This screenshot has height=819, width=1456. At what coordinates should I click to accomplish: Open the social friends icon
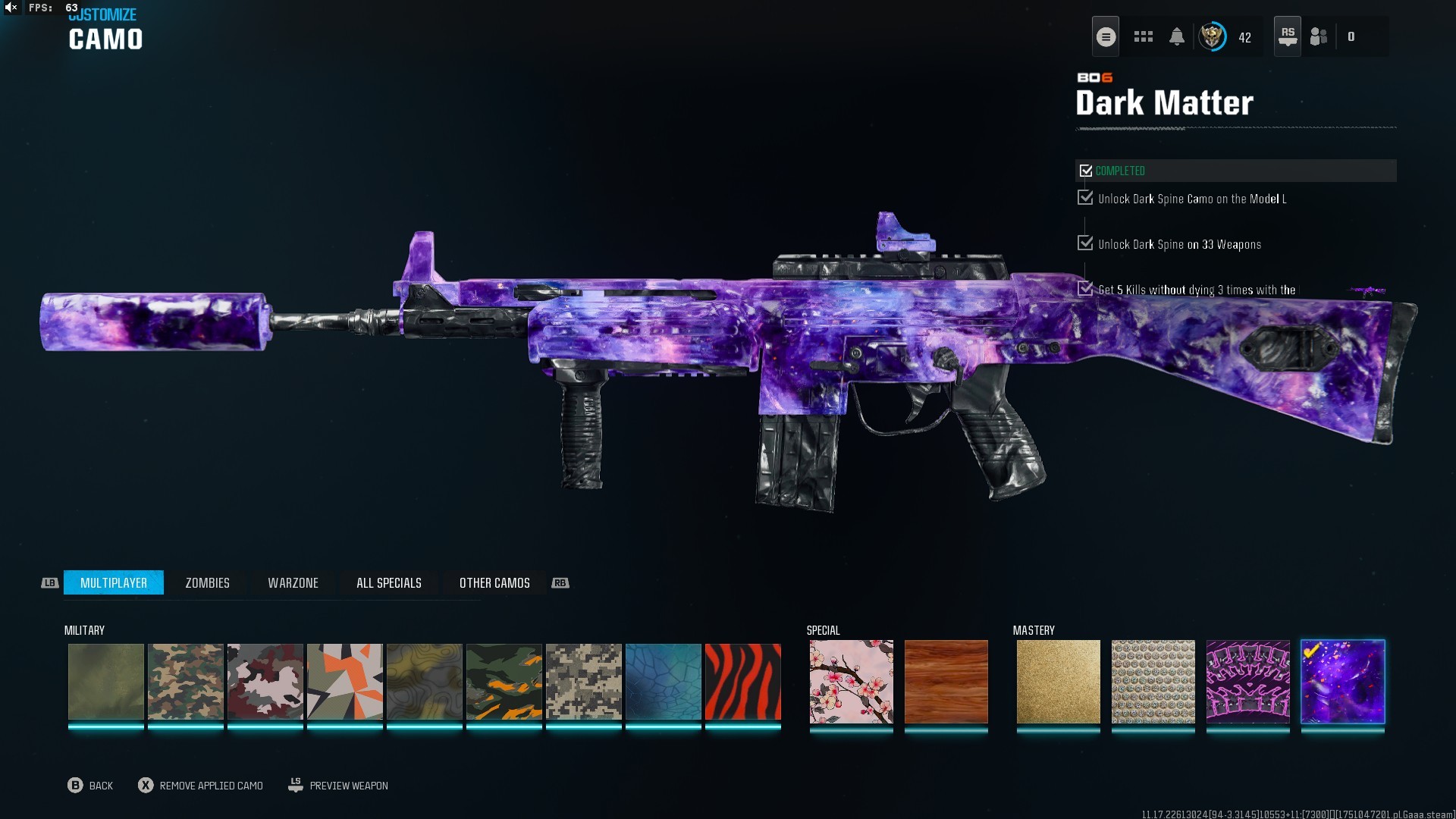[x=1319, y=36]
